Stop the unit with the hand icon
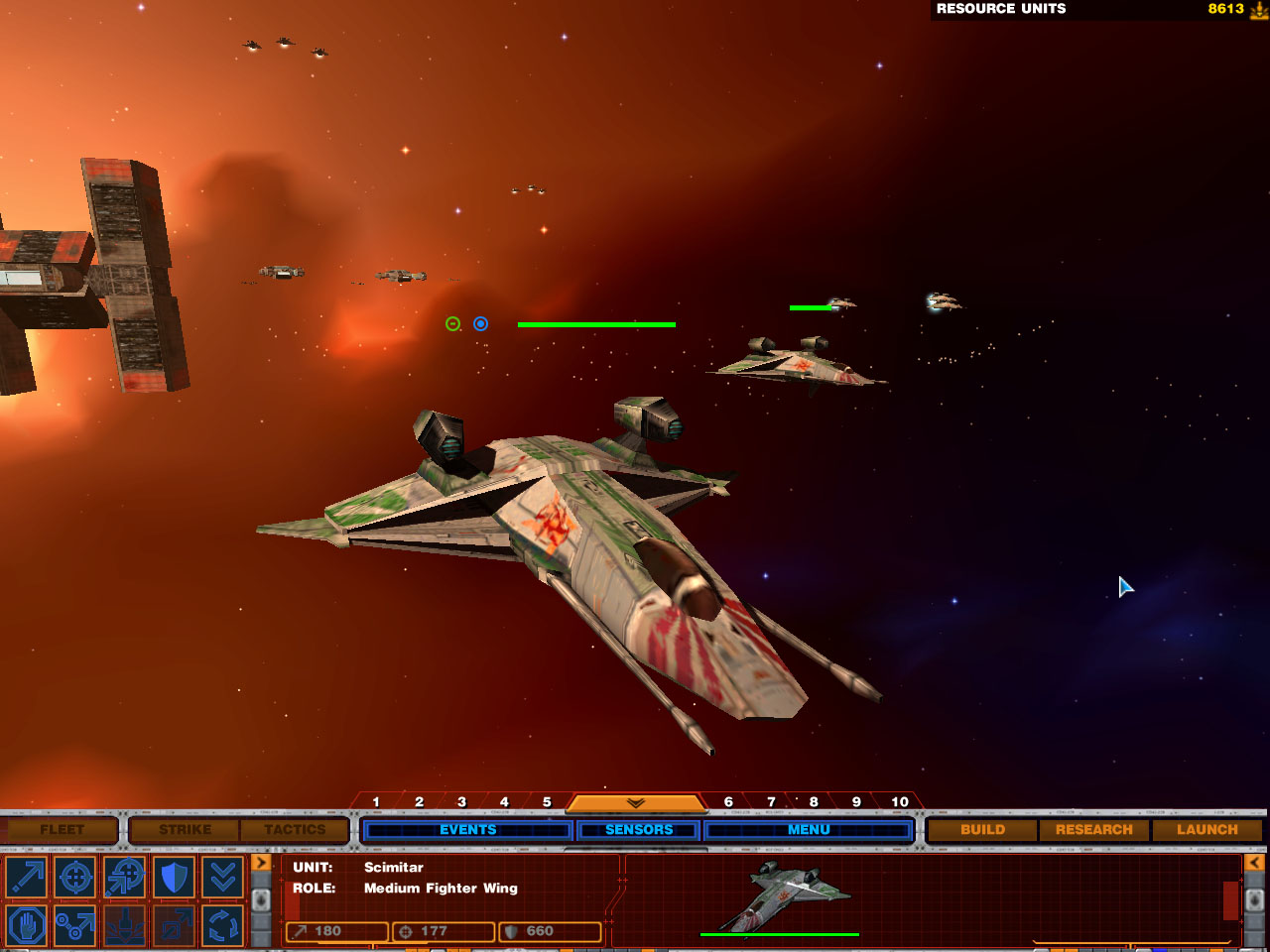This screenshot has width=1270, height=952. [27, 926]
